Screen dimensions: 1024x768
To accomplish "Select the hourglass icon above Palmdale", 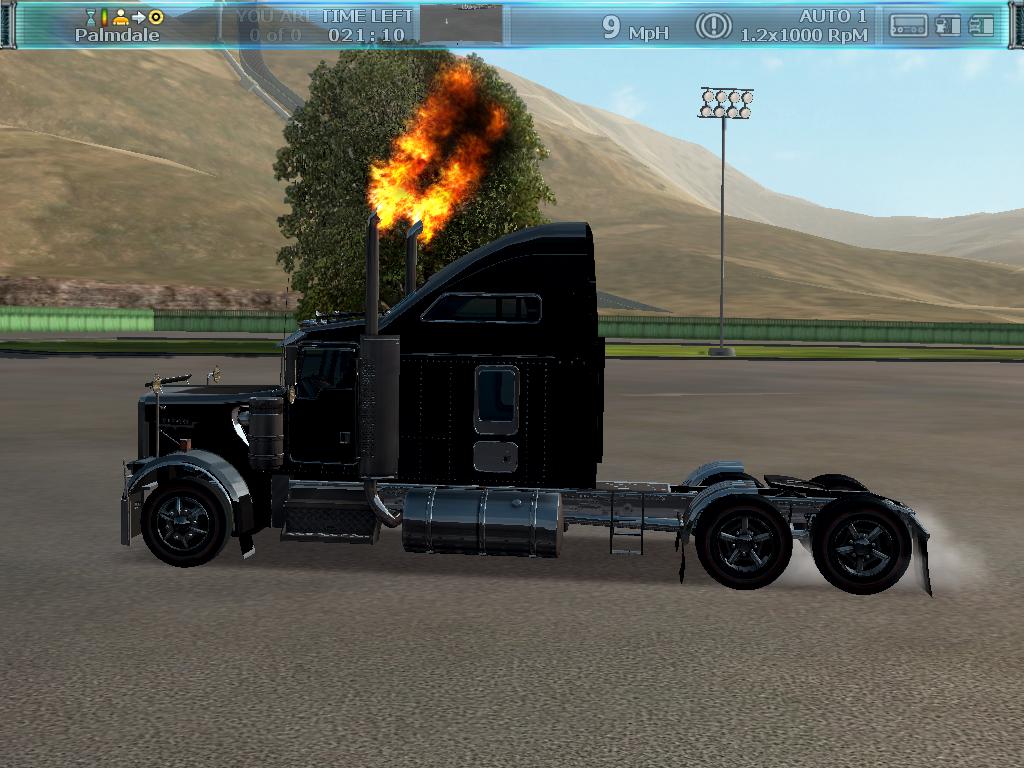I will [91, 17].
